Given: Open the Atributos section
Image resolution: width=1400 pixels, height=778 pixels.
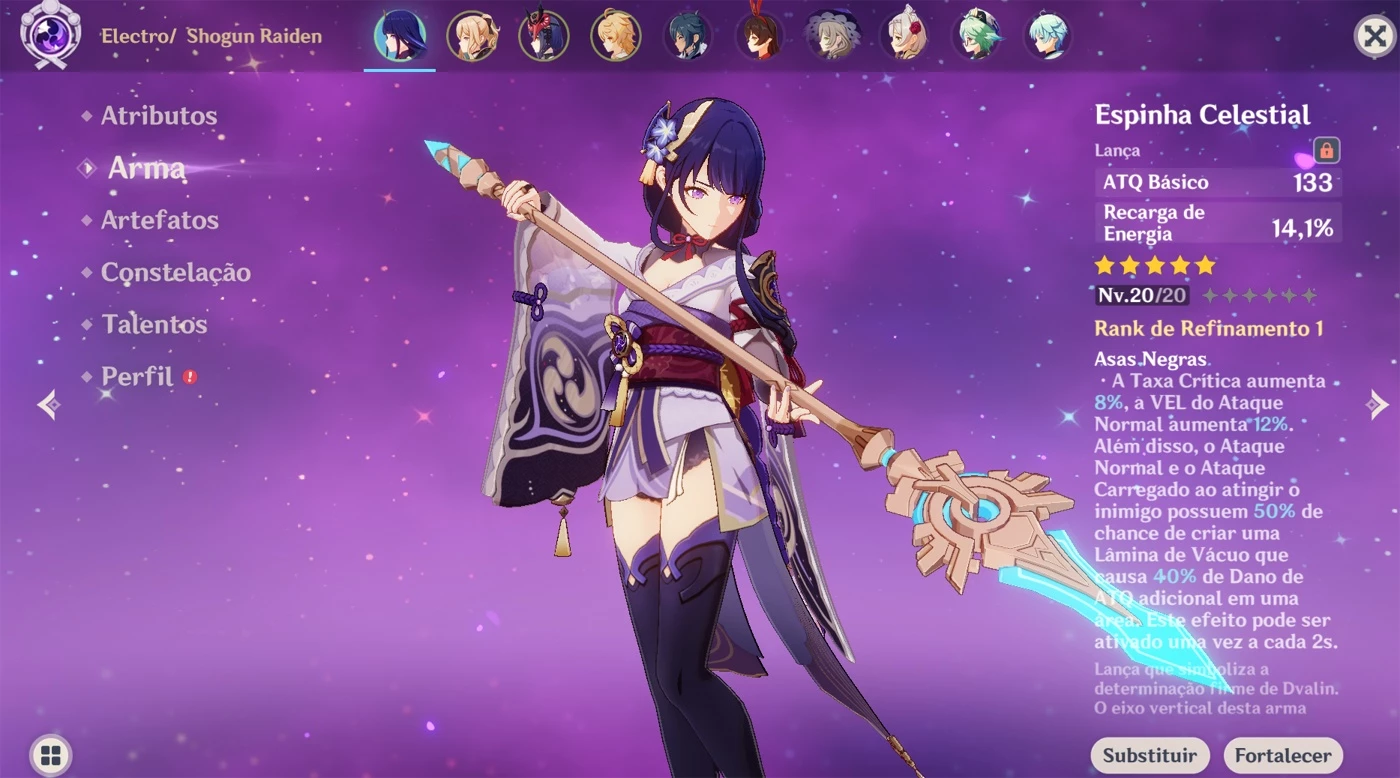Looking at the screenshot, I should coord(157,116).
